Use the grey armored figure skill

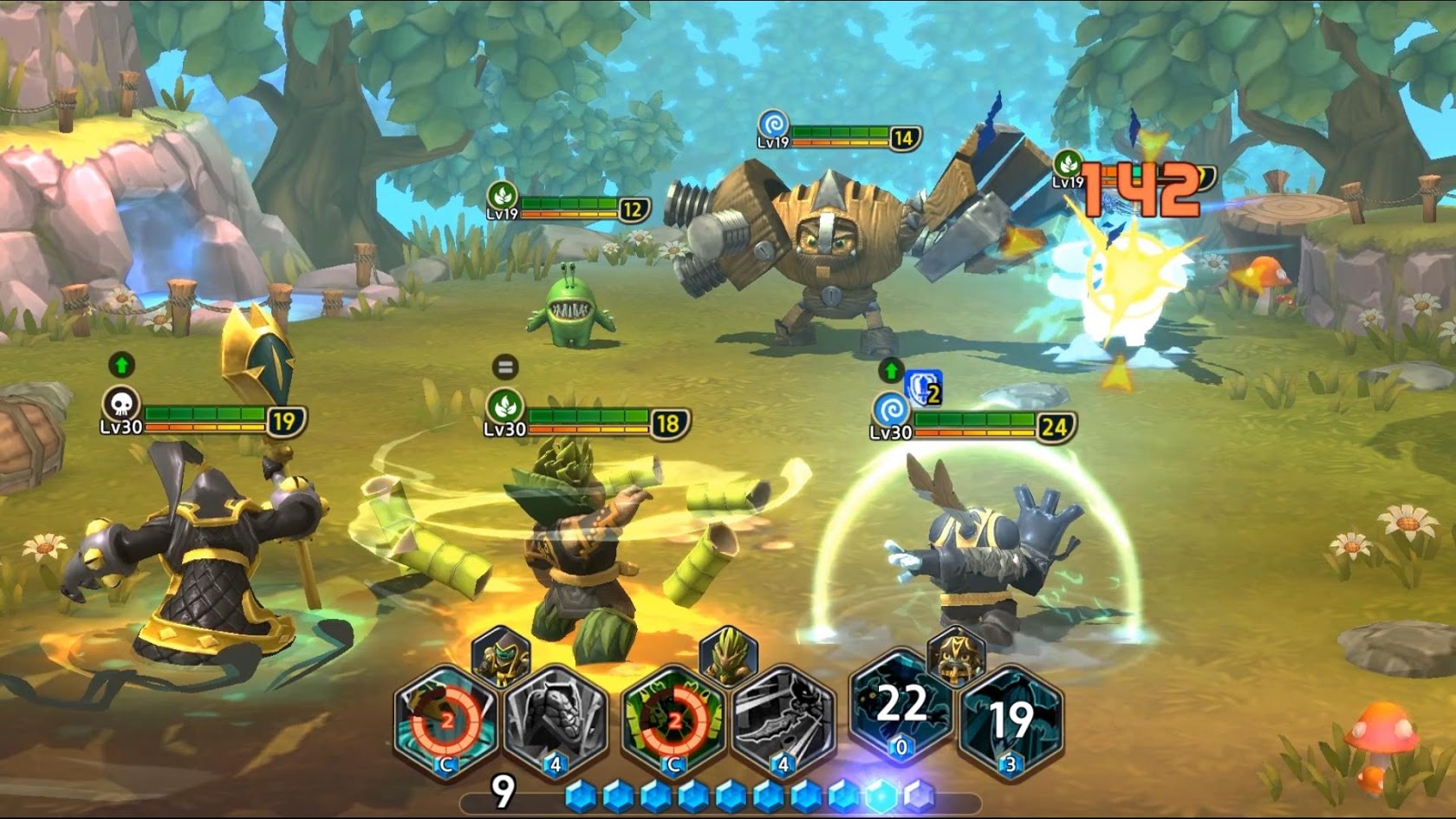[556, 720]
